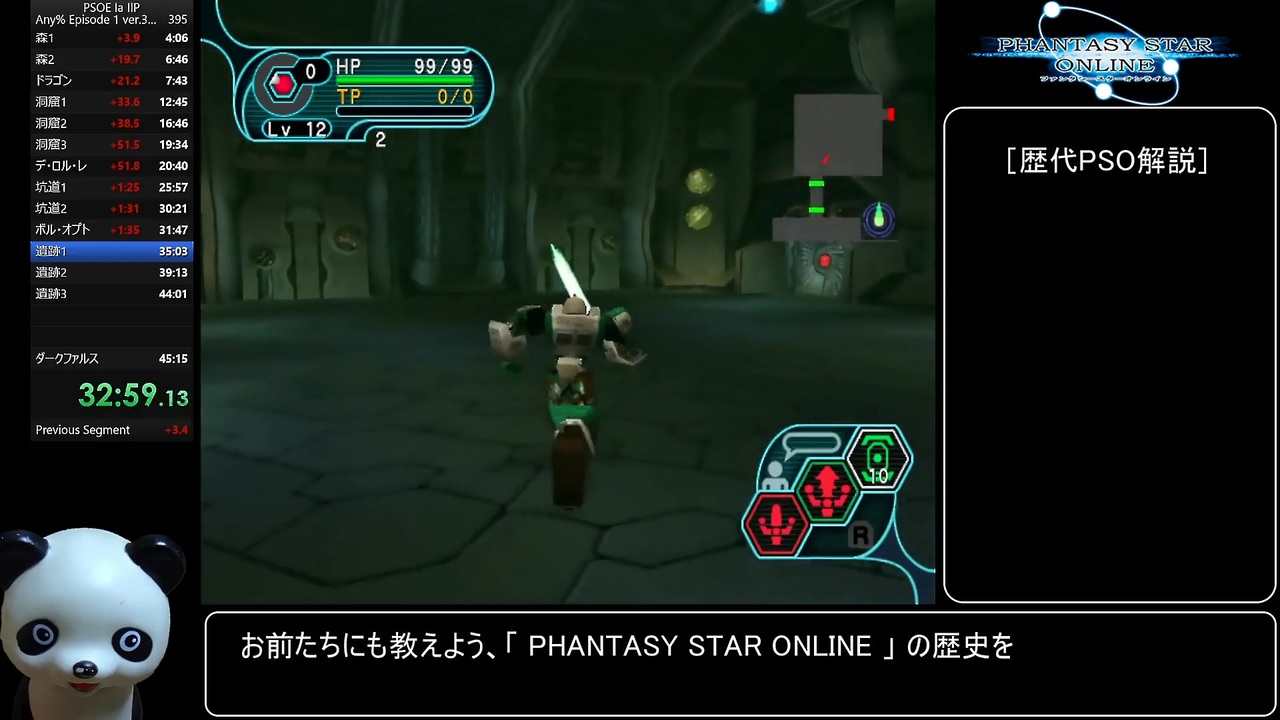Click the Lv 12 level badge
The height and width of the screenshot is (720, 1280).
(295, 128)
